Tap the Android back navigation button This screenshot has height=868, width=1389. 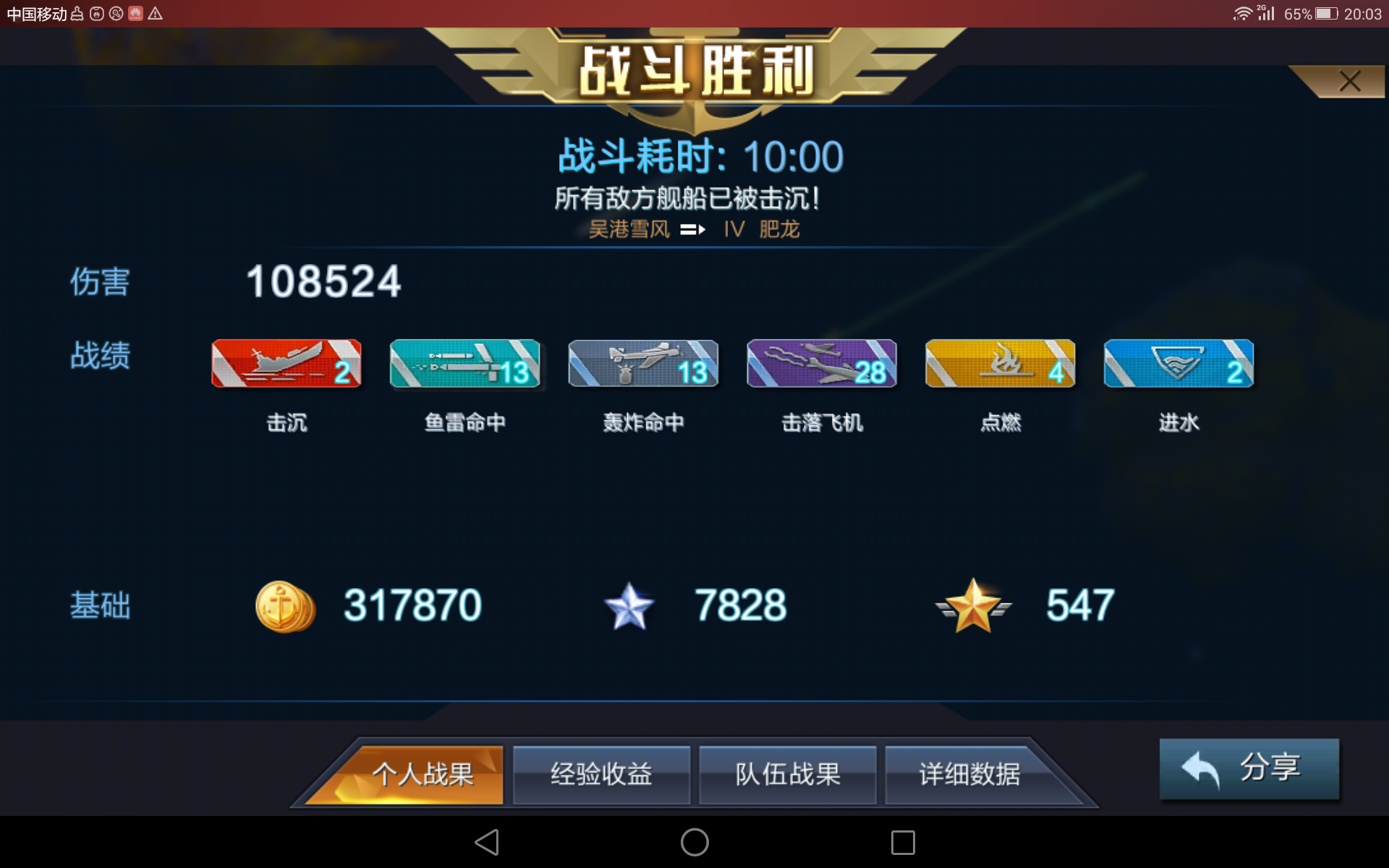(486, 842)
